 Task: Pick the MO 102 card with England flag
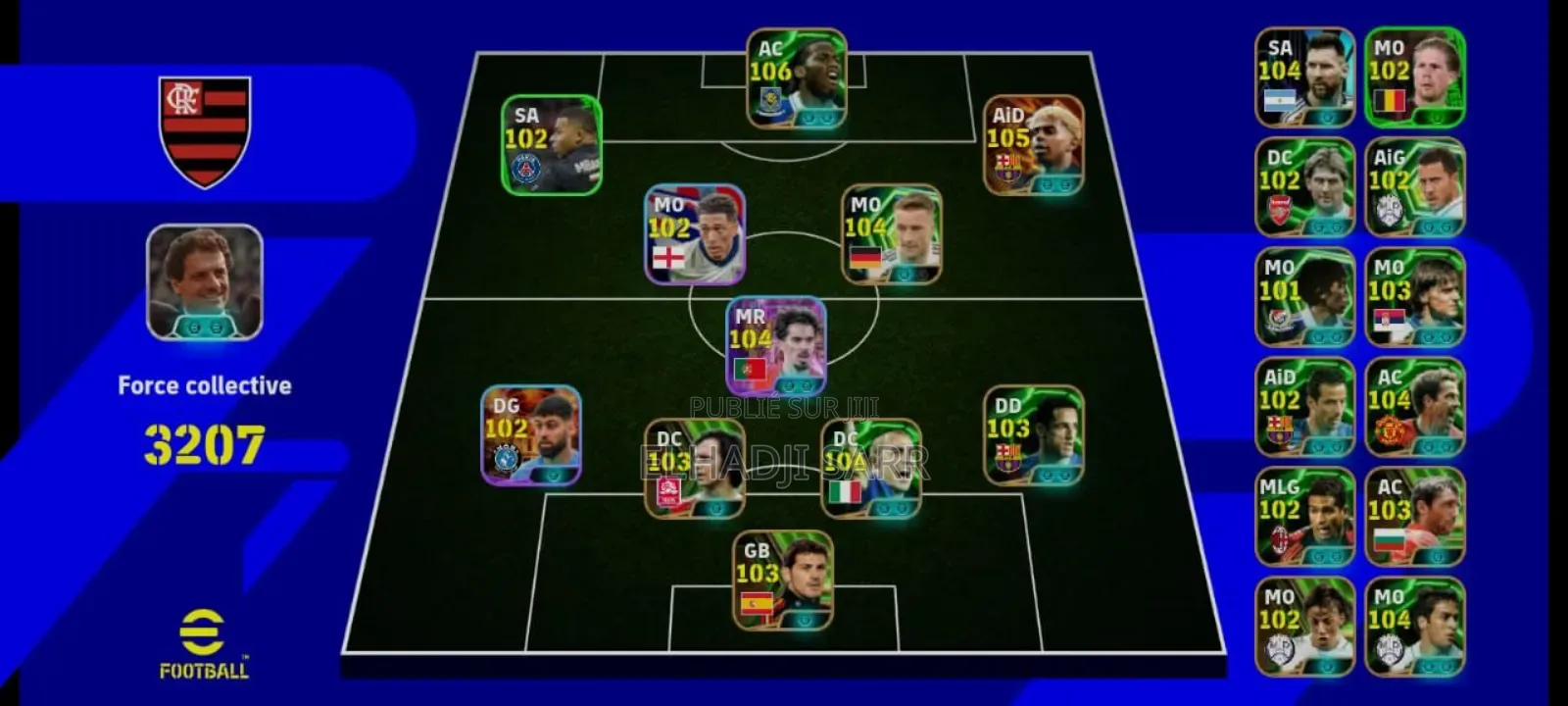pos(695,234)
